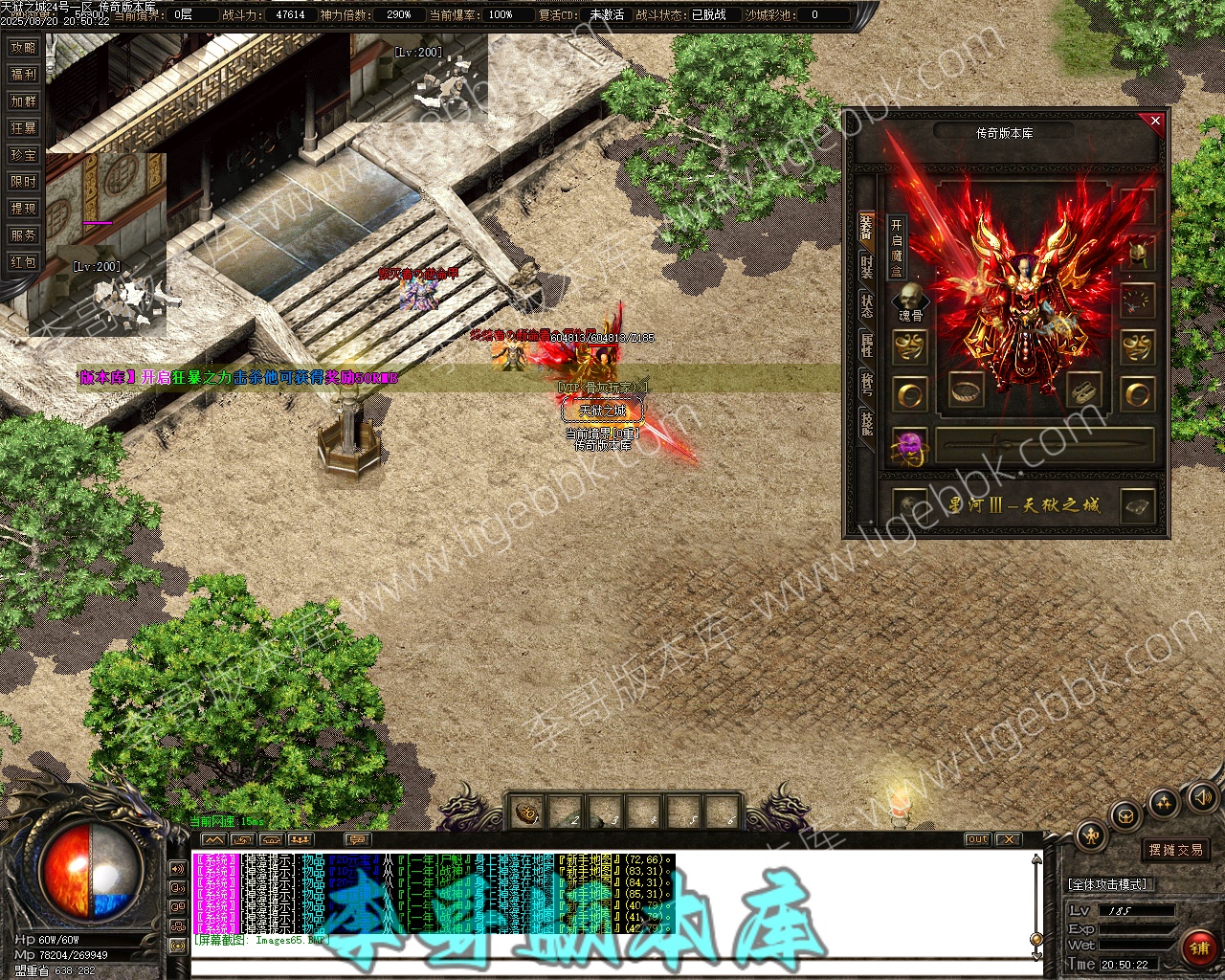This screenshot has width=1225, height=980.
Task: Open the 提现 withdraw menu
Action: (x=23, y=209)
